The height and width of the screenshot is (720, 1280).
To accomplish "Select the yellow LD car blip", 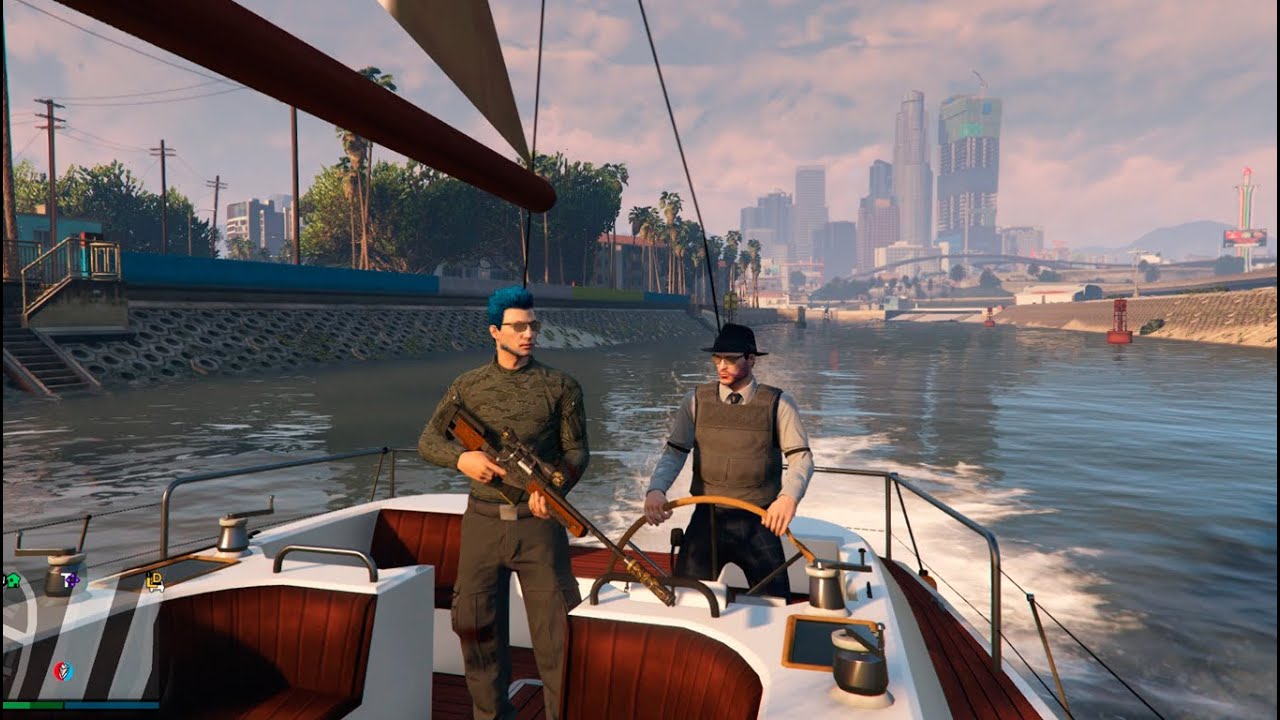I will [x=155, y=581].
